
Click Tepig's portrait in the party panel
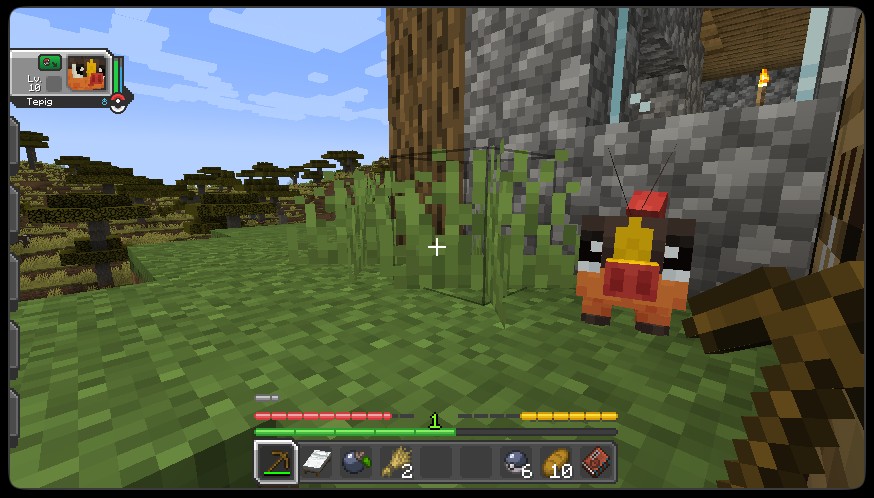point(84,75)
